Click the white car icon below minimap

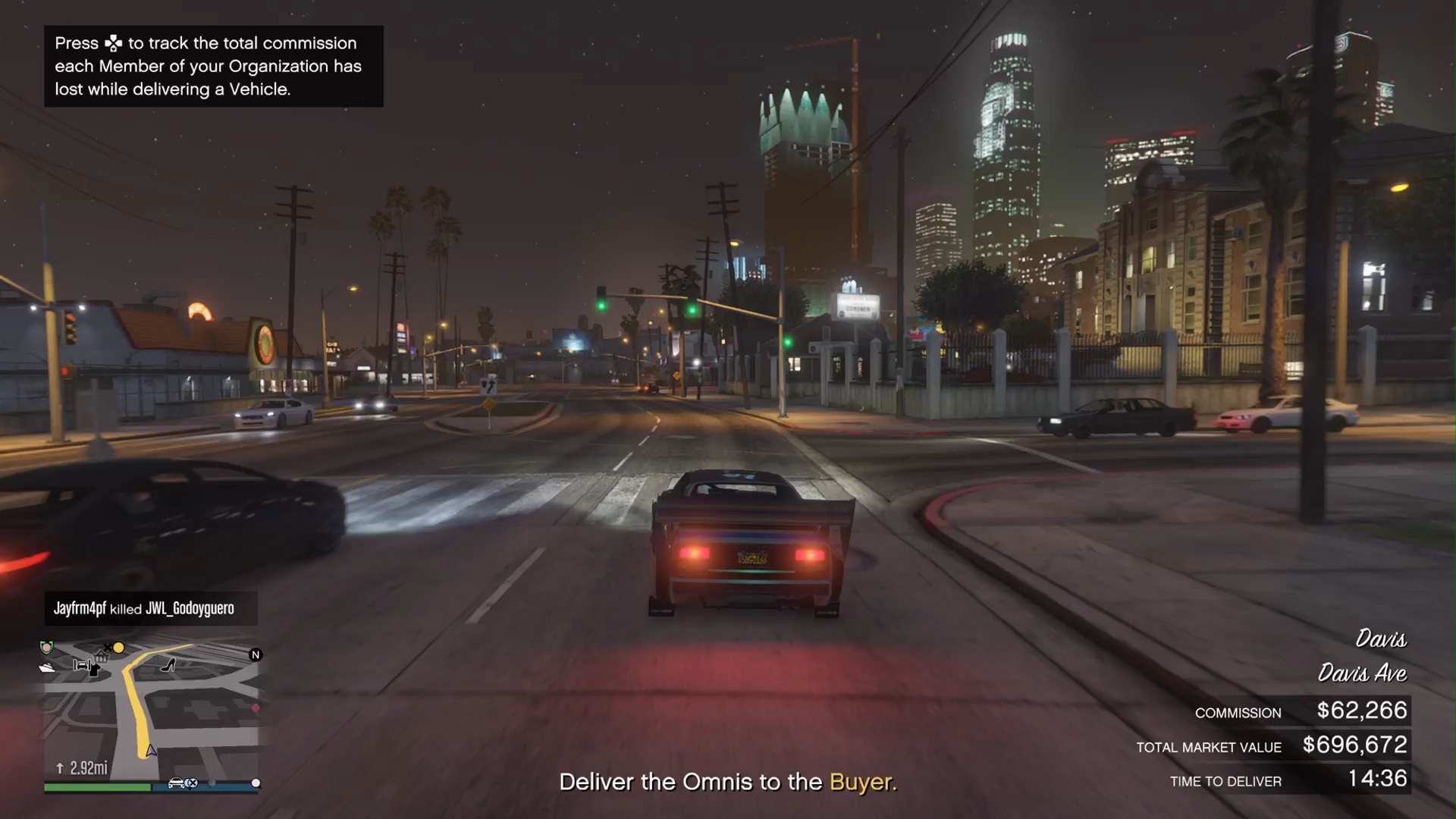click(177, 783)
